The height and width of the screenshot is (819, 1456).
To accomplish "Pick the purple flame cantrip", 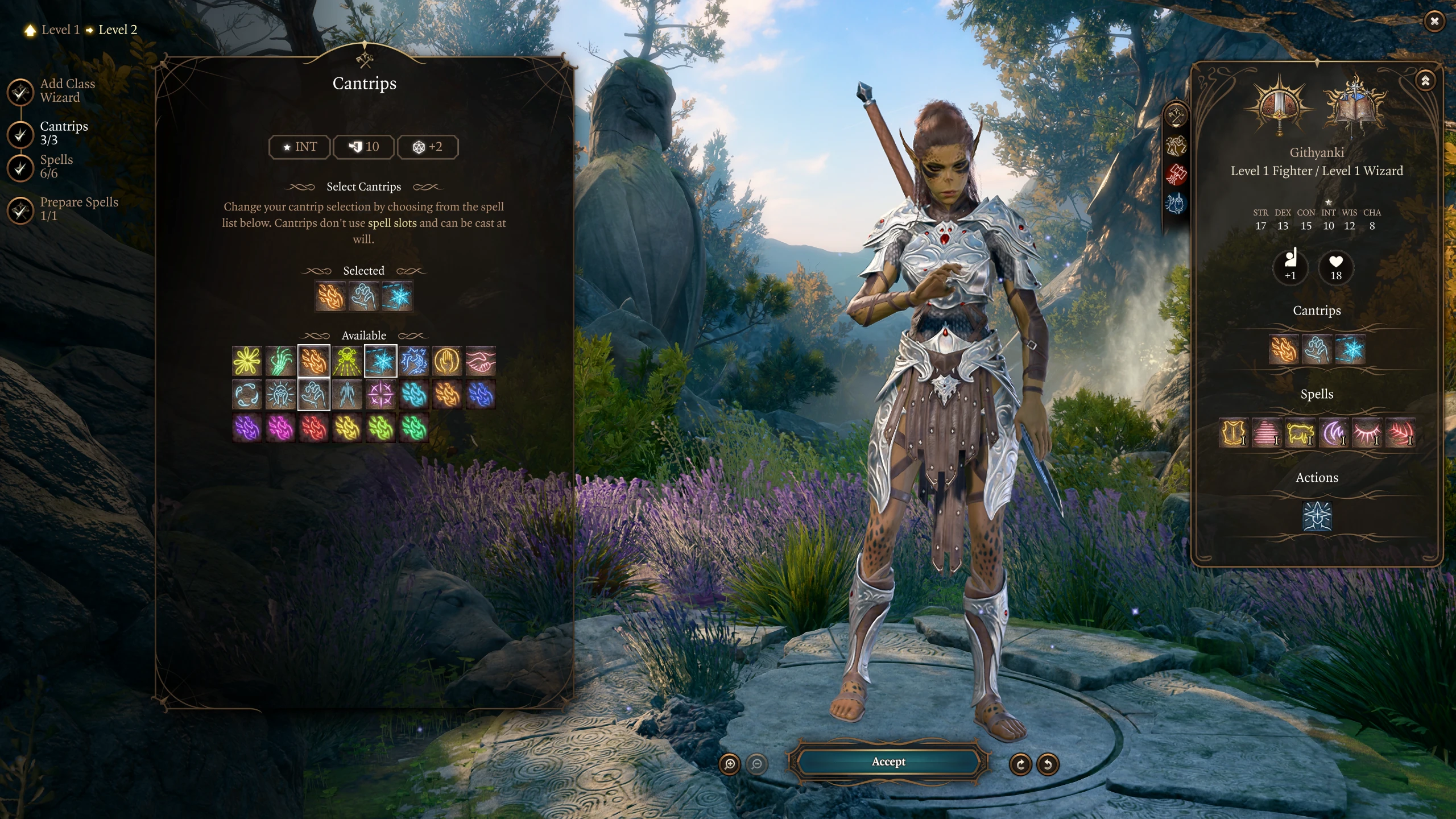I will (x=247, y=428).
